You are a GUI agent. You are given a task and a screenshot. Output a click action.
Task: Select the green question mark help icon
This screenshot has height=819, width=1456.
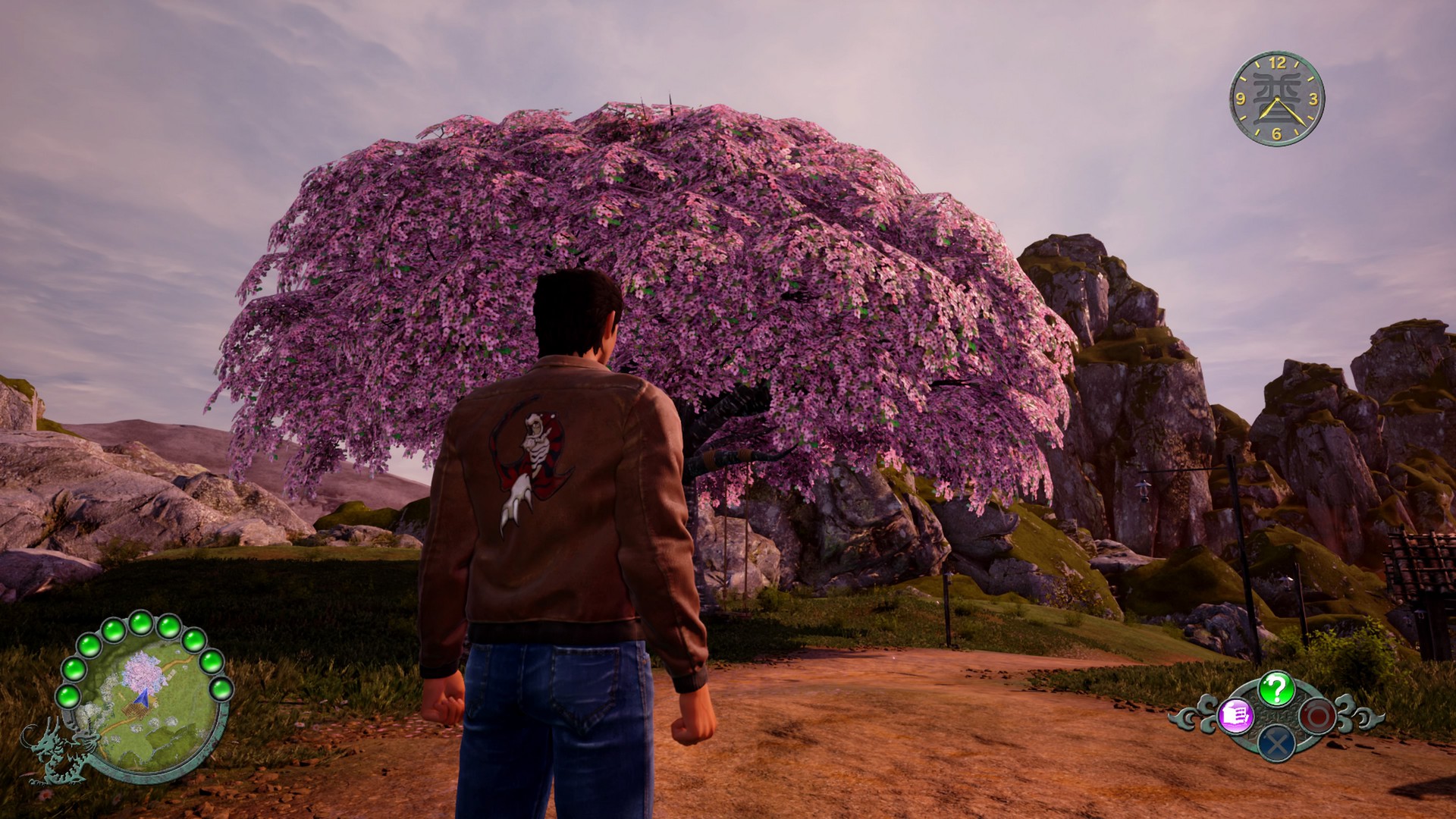tap(1276, 689)
